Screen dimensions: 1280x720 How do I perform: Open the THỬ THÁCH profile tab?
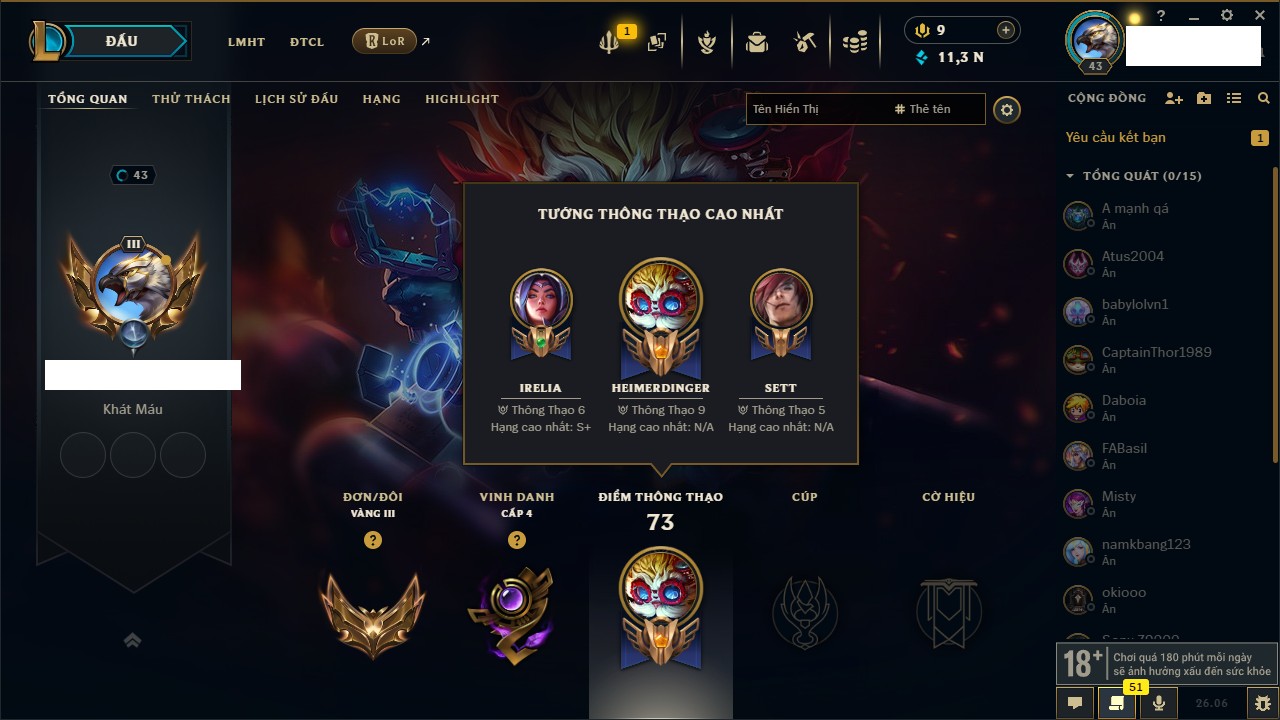coord(191,99)
